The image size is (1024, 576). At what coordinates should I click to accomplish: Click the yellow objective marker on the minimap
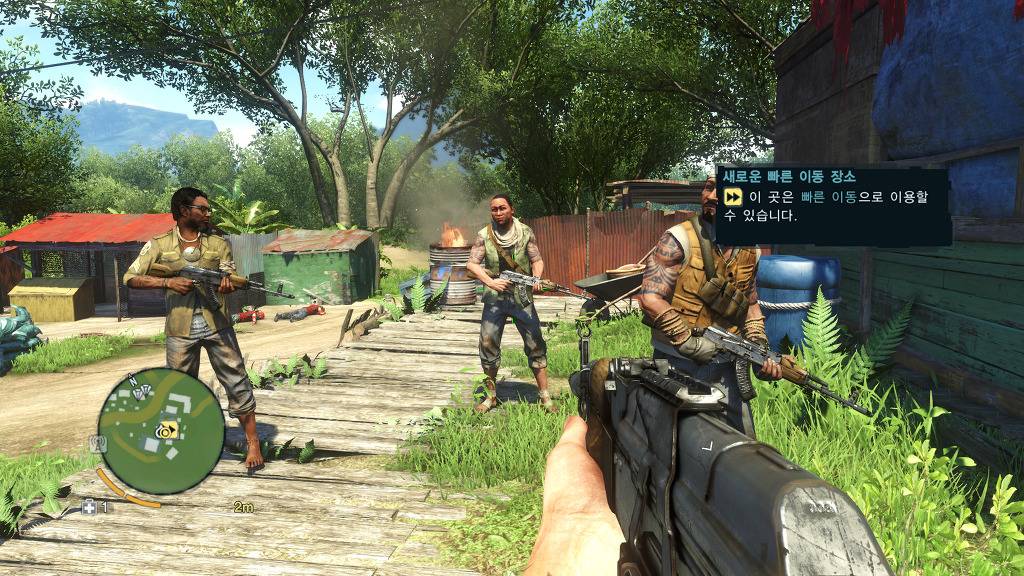point(171,430)
